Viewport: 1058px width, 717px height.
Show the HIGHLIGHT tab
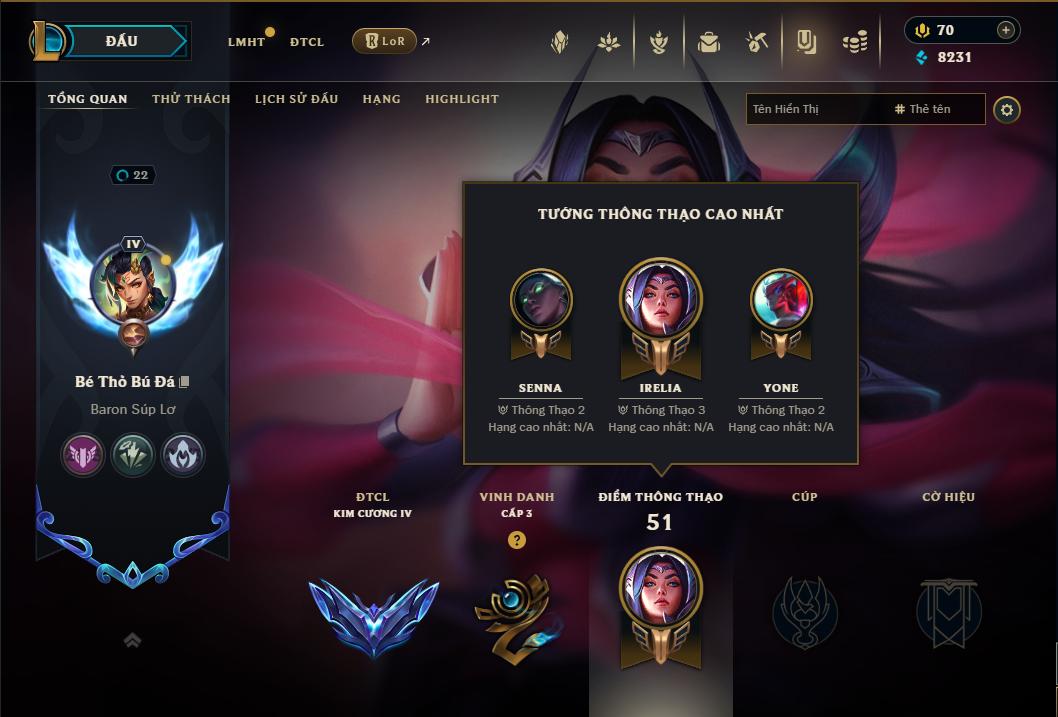(461, 99)
